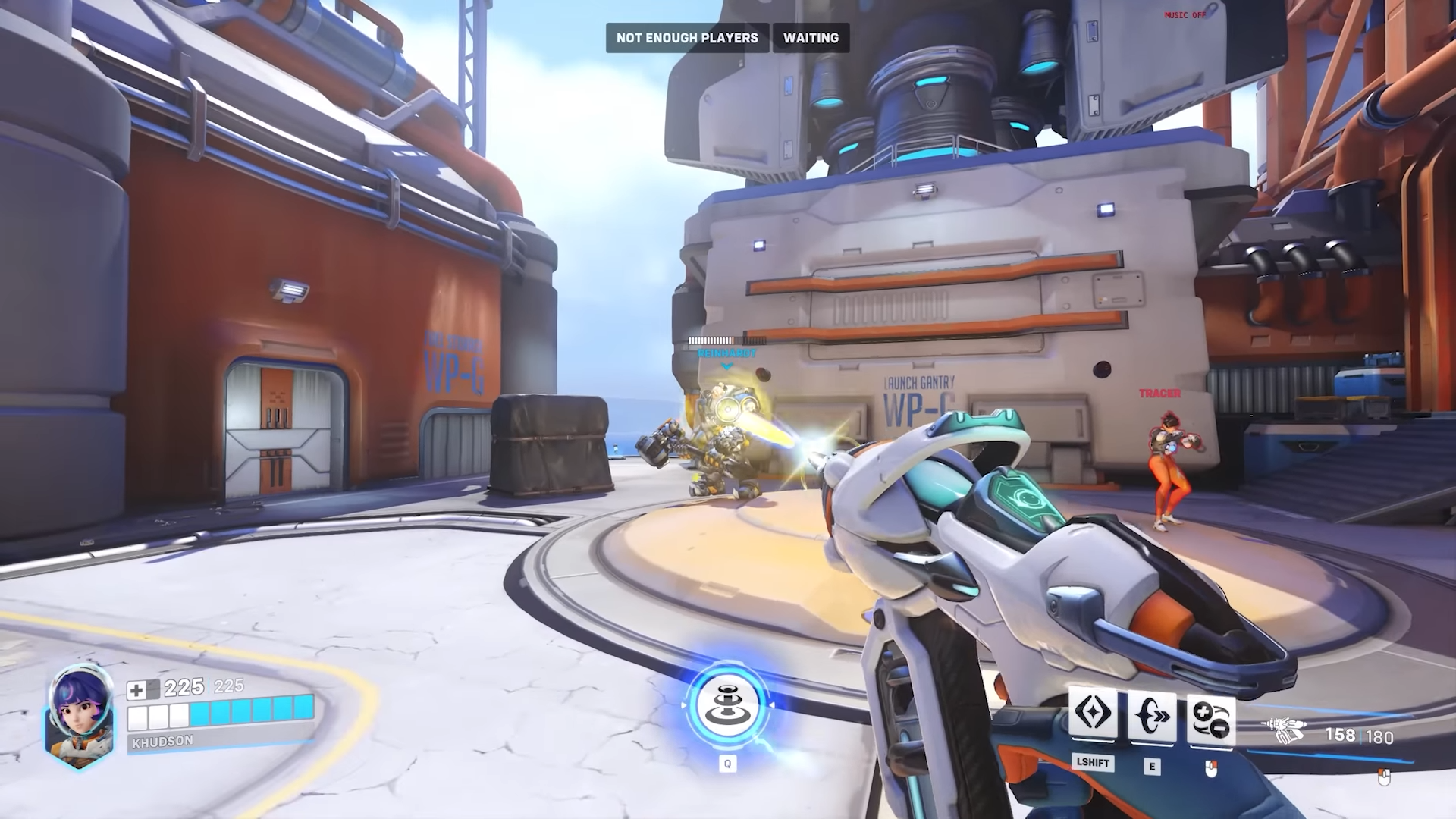Select the Mediblaster weapon icon
Viewport: 1456px width, 819px height.
(1283, 731)
